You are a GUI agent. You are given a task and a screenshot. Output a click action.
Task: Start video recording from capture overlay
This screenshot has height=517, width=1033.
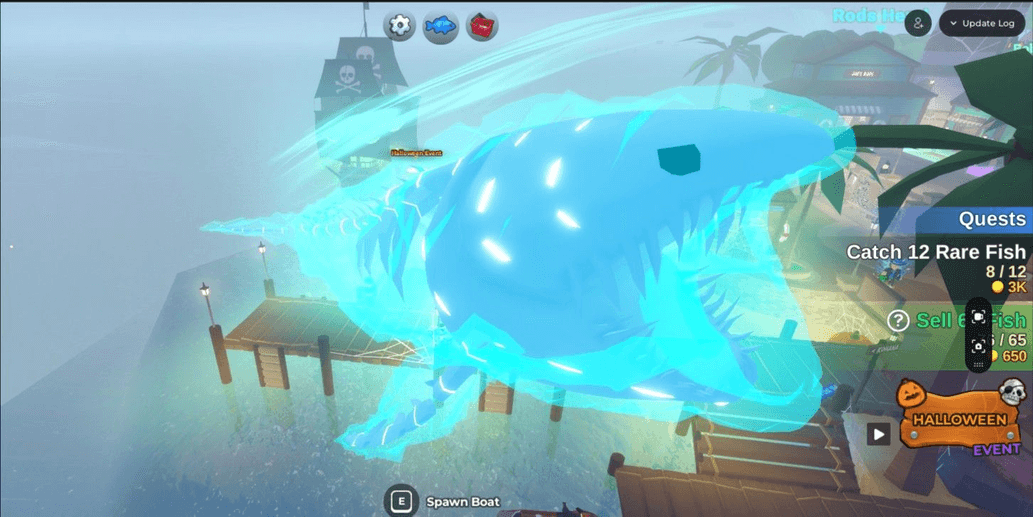click(x=979, y=317)
